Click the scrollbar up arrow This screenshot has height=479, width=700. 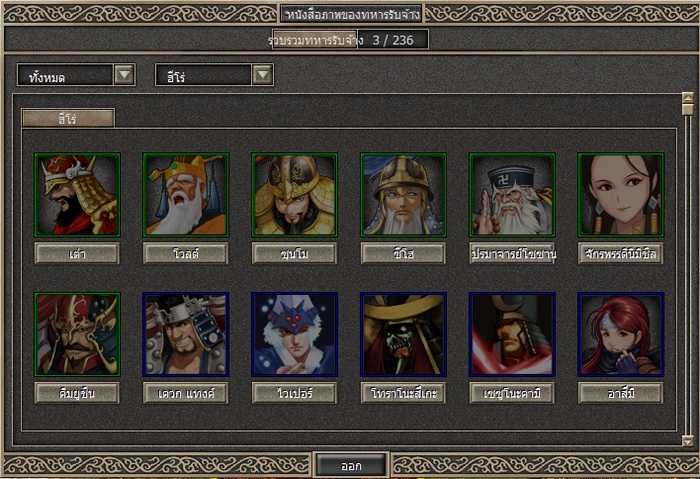[687, 99]
